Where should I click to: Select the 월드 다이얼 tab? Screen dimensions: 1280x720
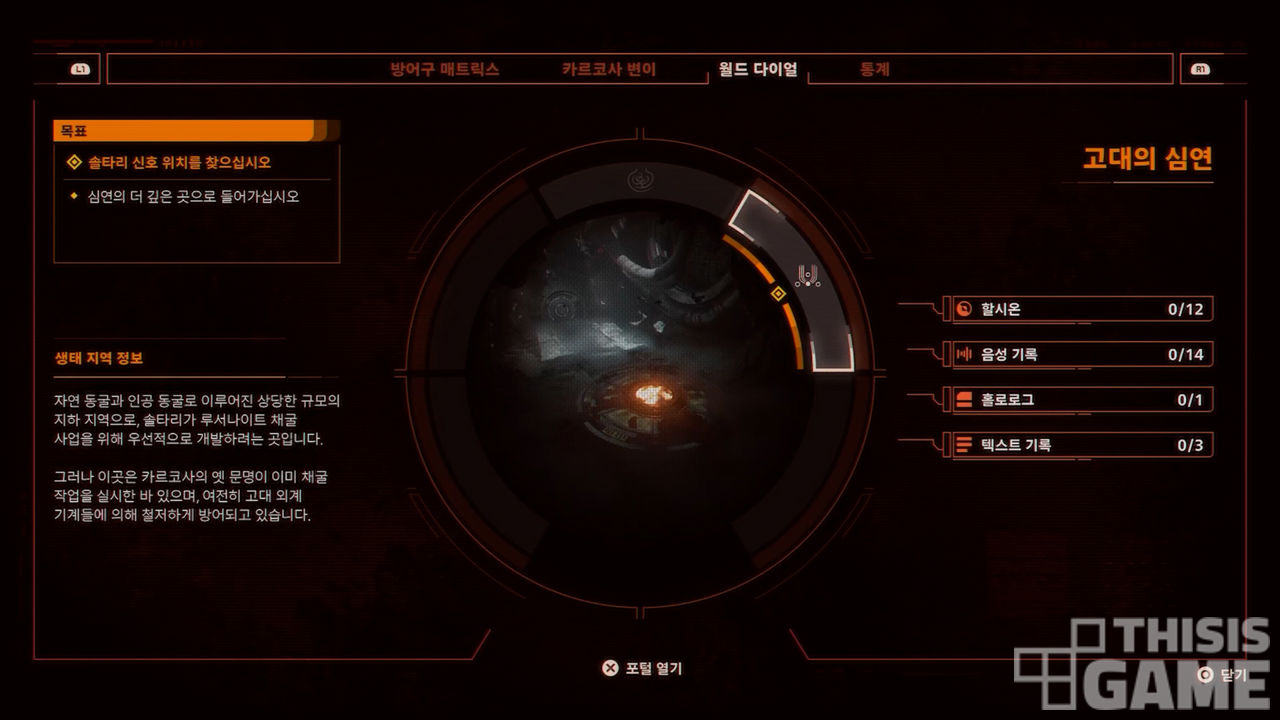757,70
